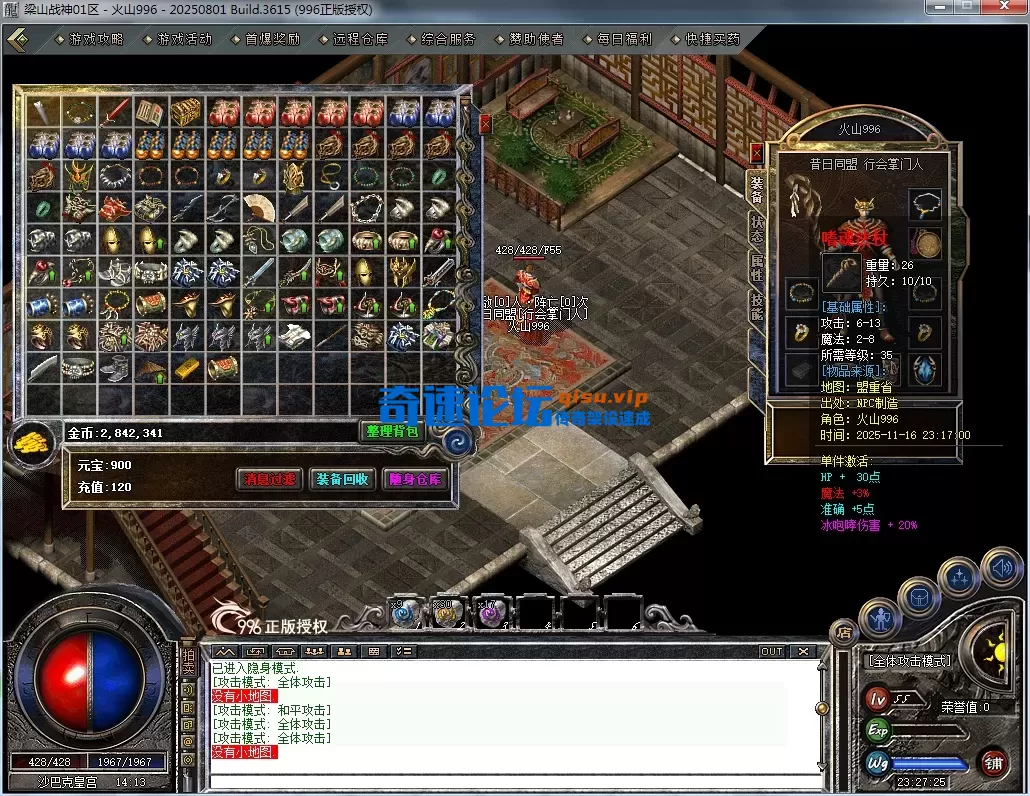Select the gold bar item in bag
This screenshot has height=796, width=1030.
[x=186, y=368]
